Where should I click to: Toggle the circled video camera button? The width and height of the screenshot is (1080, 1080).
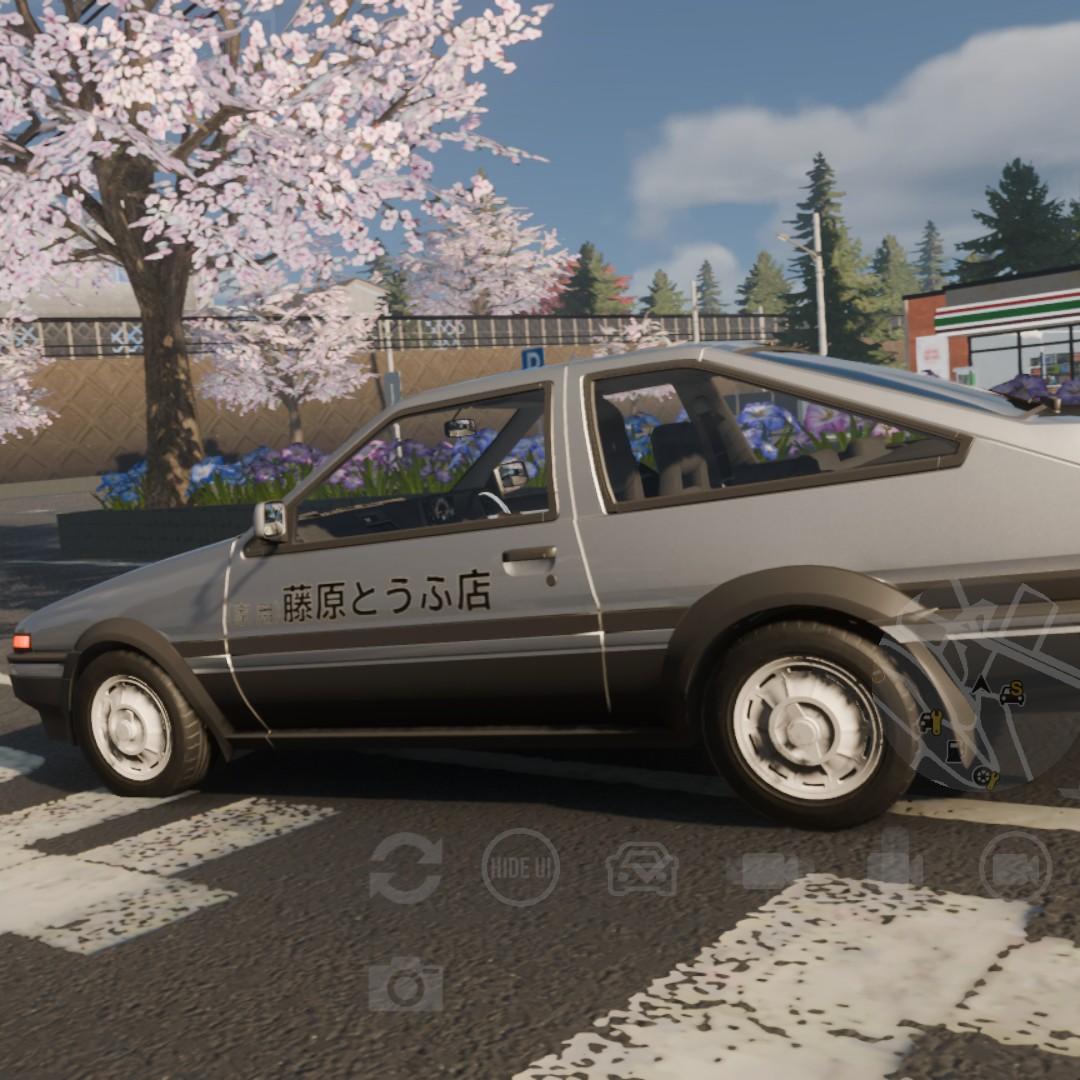coord(1015,866)
